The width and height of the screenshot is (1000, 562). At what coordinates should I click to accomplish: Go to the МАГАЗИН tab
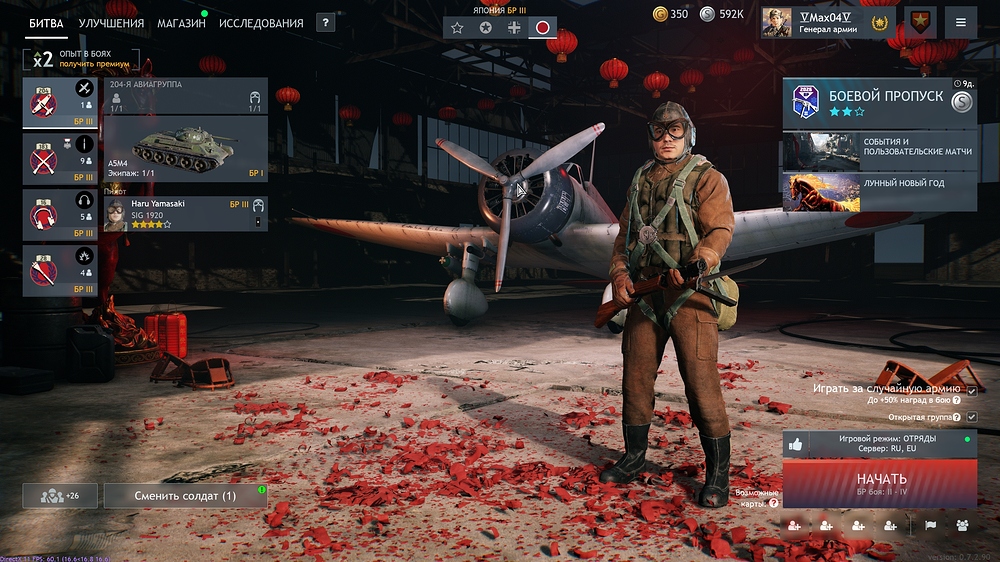click(x=181, y=23)
